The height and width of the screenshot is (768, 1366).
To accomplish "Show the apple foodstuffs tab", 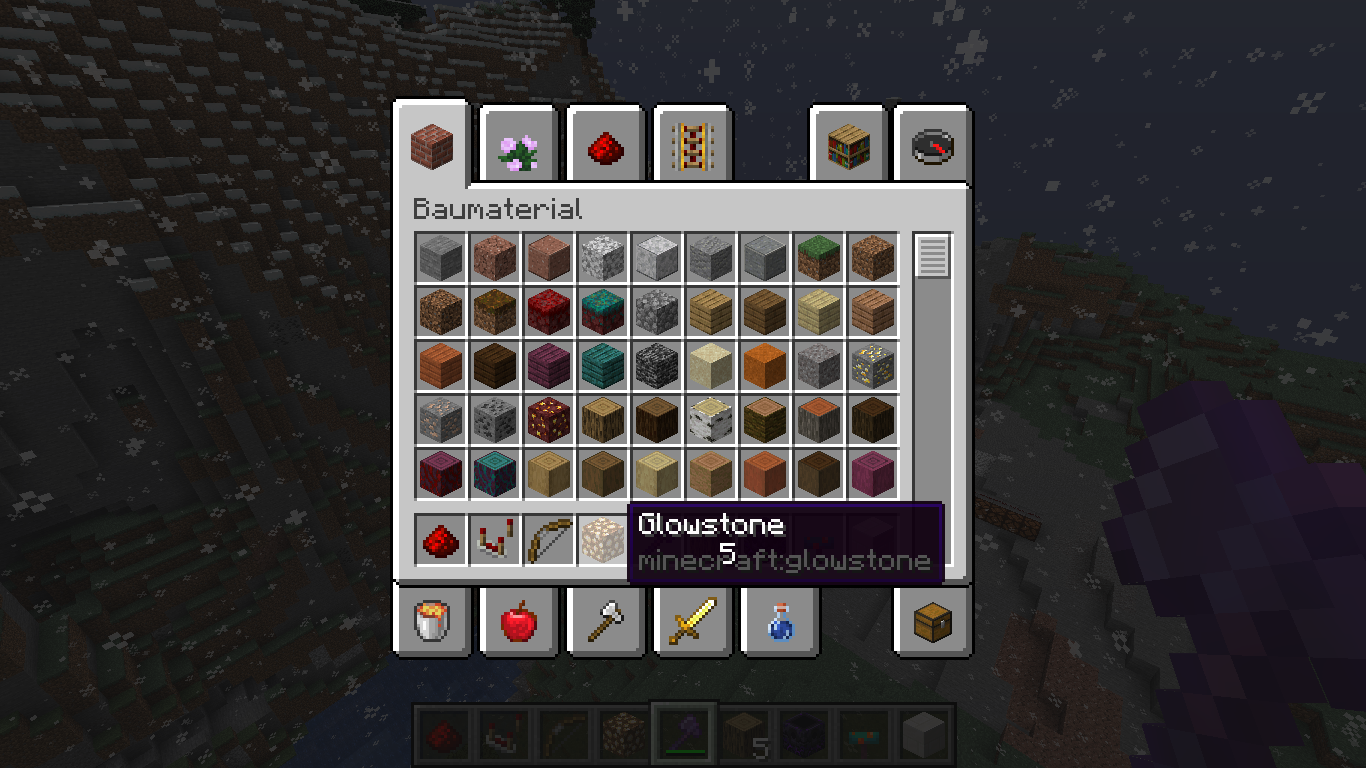I will point(519,621).
